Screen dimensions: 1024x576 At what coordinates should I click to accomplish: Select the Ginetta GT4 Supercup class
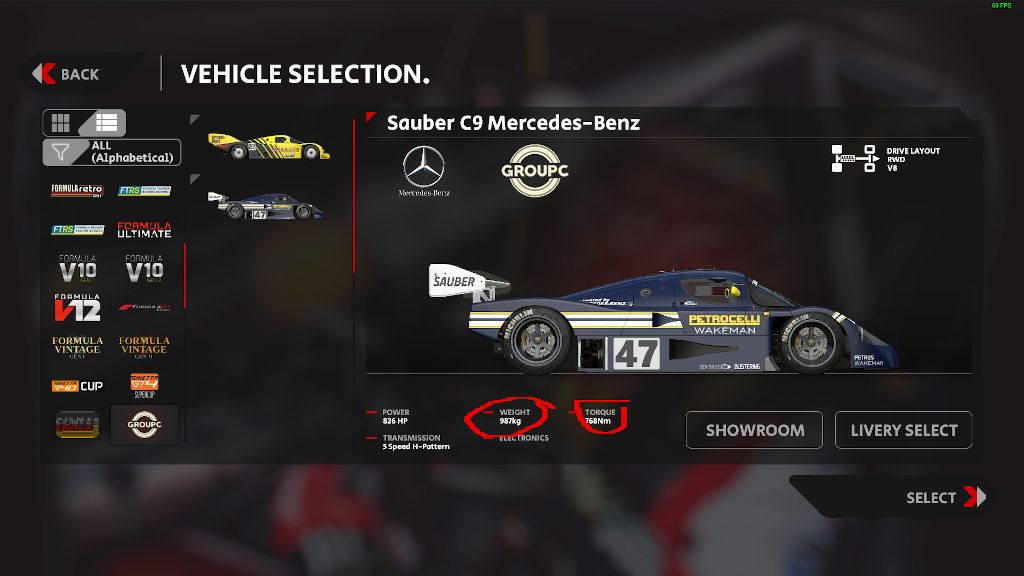click(x=144, y=385)
